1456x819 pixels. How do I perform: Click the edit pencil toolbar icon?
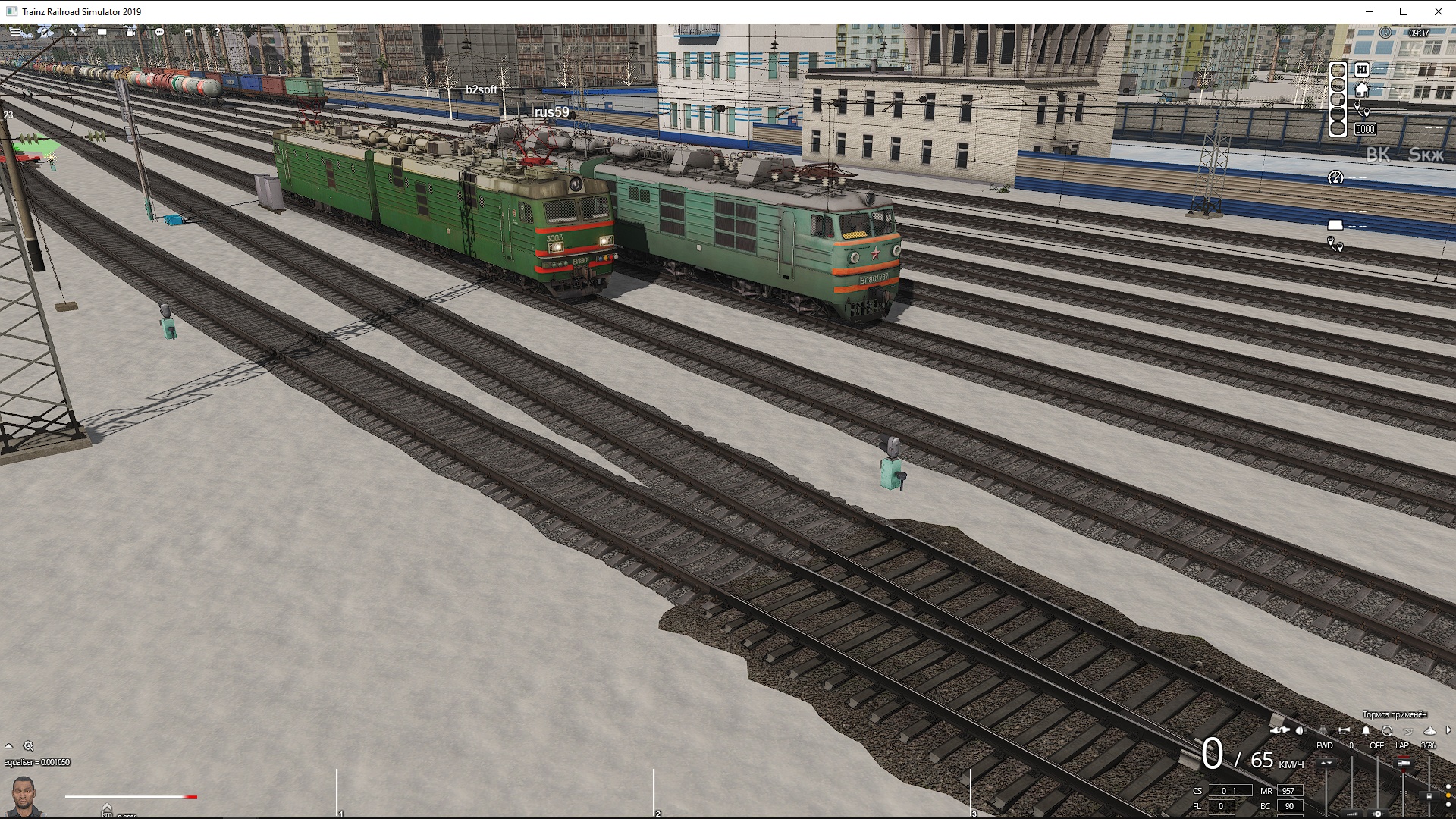point(45,33)
